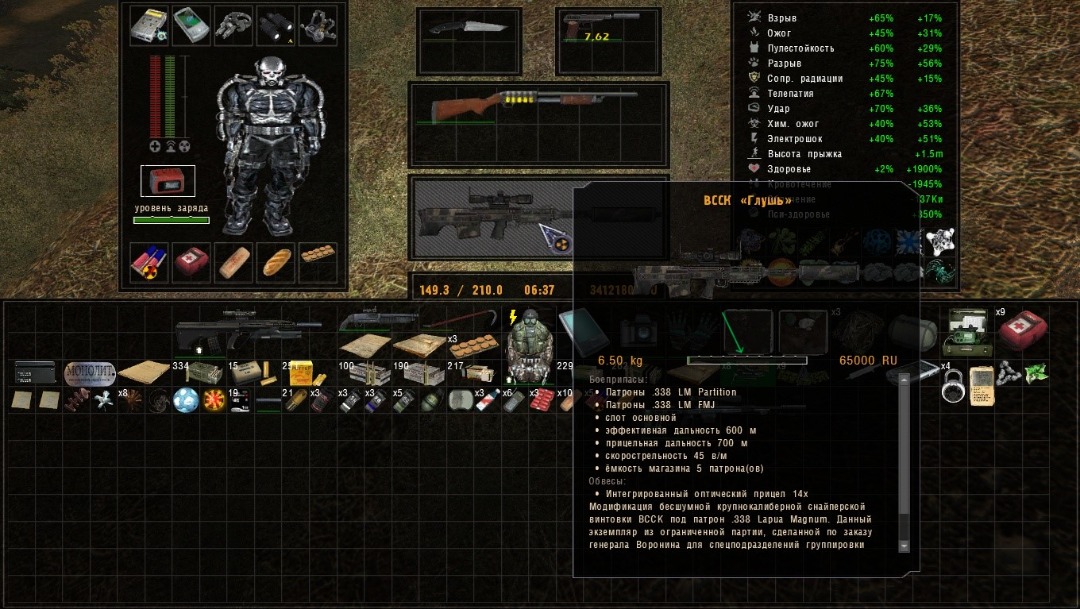This screenshot has width=1080, height=609.
Task: Select the equipped scoped sniper rifle
Action: pyautogui.click(x=480, y=215)
